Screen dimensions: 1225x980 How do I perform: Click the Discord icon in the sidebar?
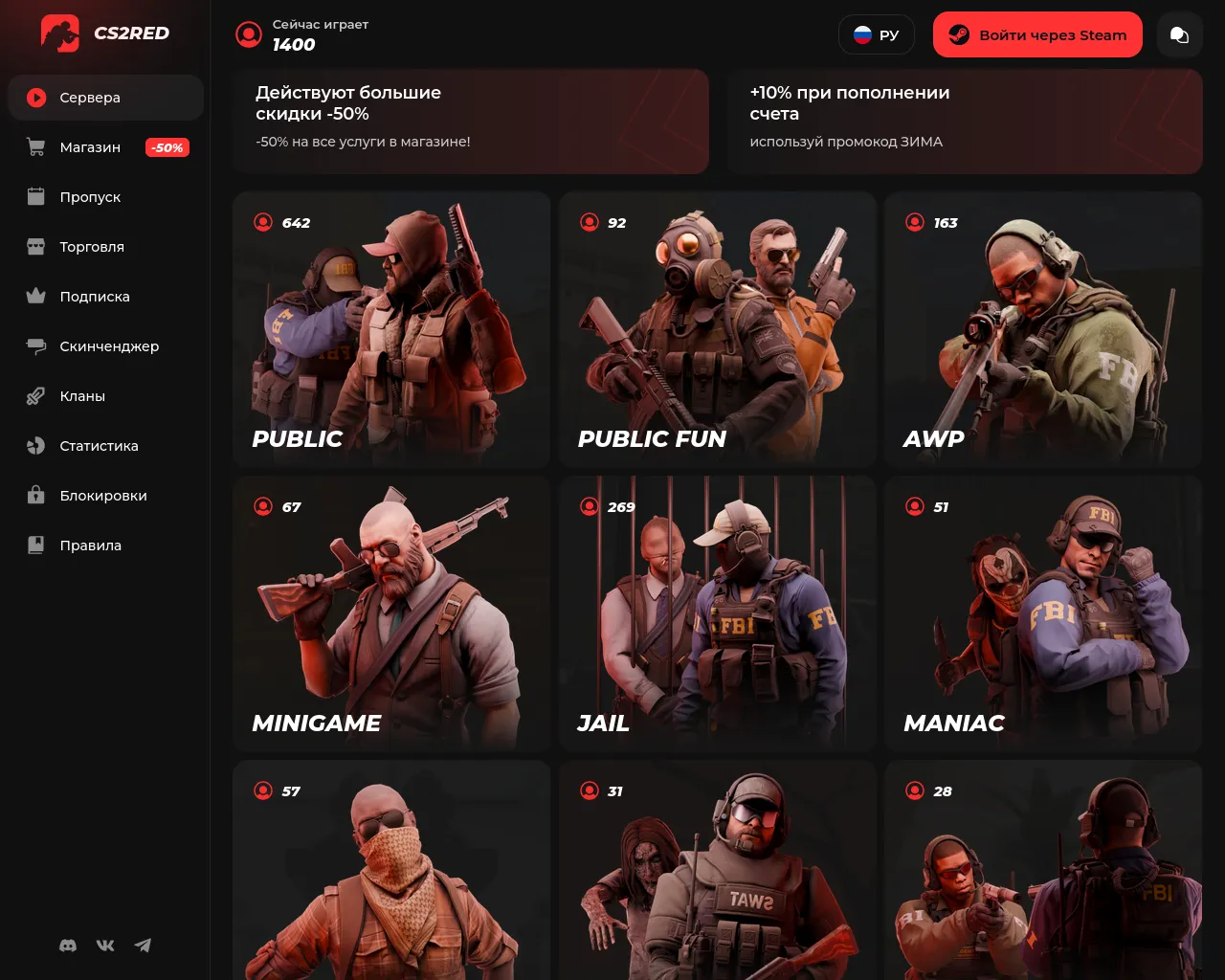pos(68,946)
